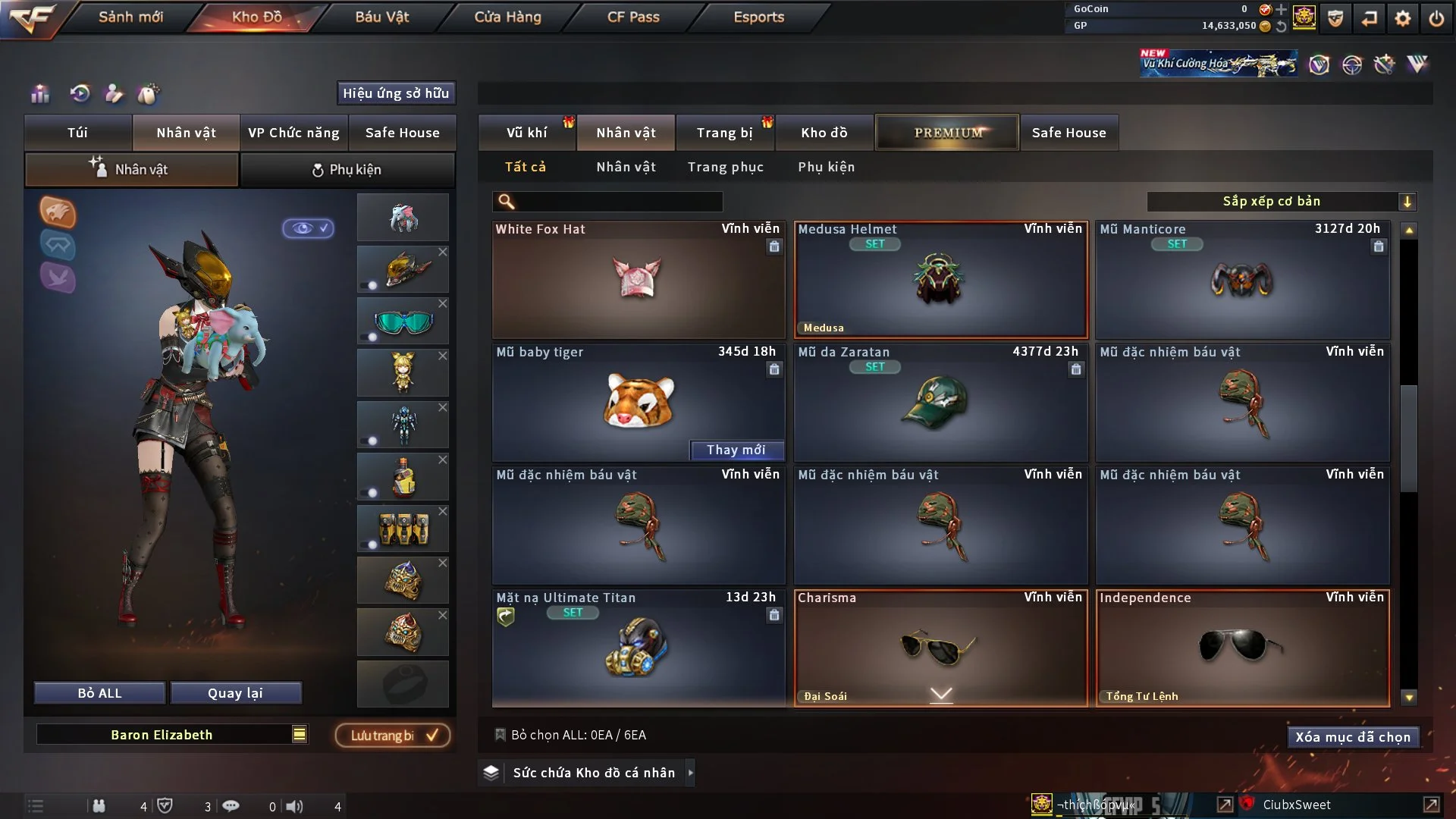The height and width of the screenshot is (819, 1456).
Task: Choose the Medusa Helmet item
Action: point(940,279)
